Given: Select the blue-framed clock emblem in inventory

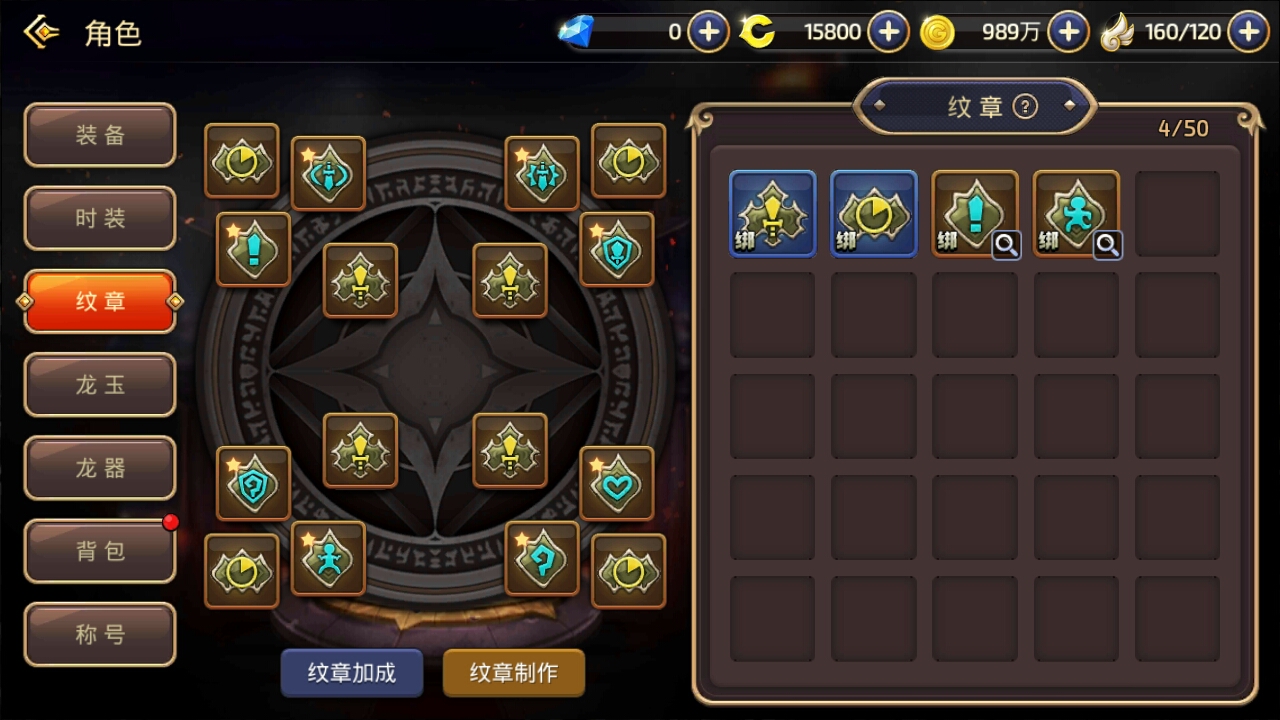Looking at the screenshot, I should pyautogui.click(x=873, y=213).
